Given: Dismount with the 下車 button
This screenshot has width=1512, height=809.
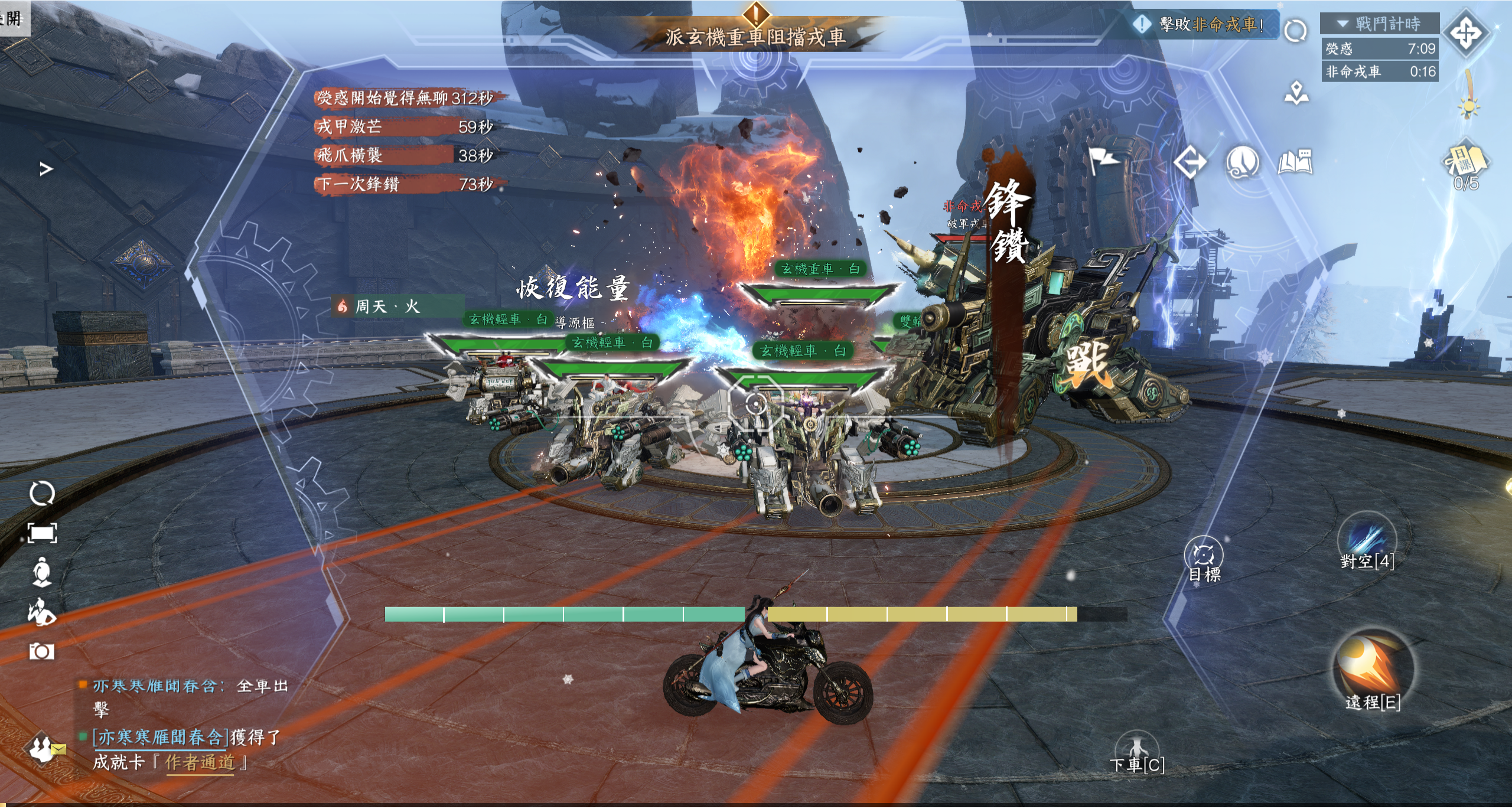Looking at the screenshot, I should coord(1135,751).
